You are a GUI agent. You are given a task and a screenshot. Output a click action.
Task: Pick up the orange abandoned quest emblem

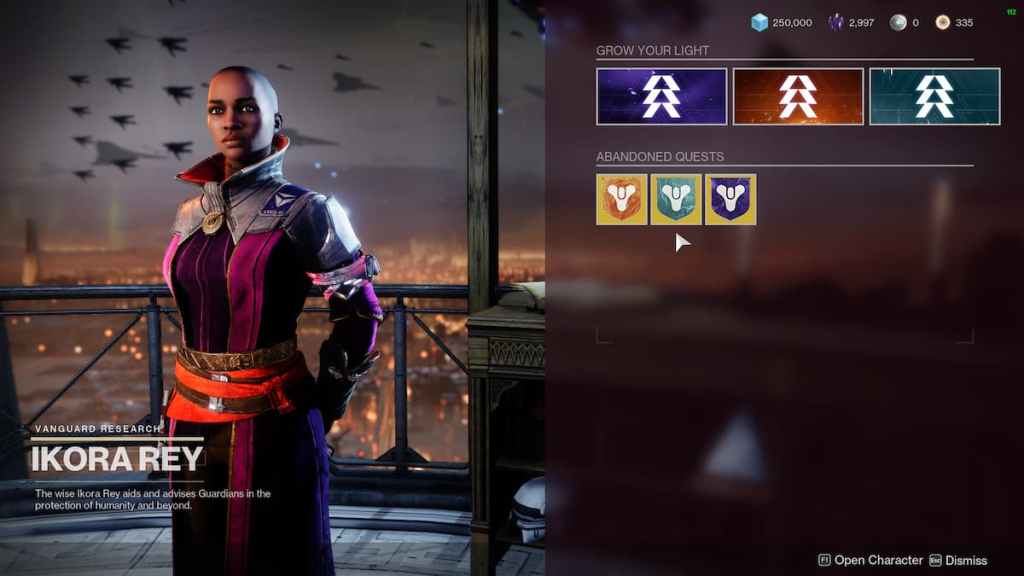coord(621,199)
